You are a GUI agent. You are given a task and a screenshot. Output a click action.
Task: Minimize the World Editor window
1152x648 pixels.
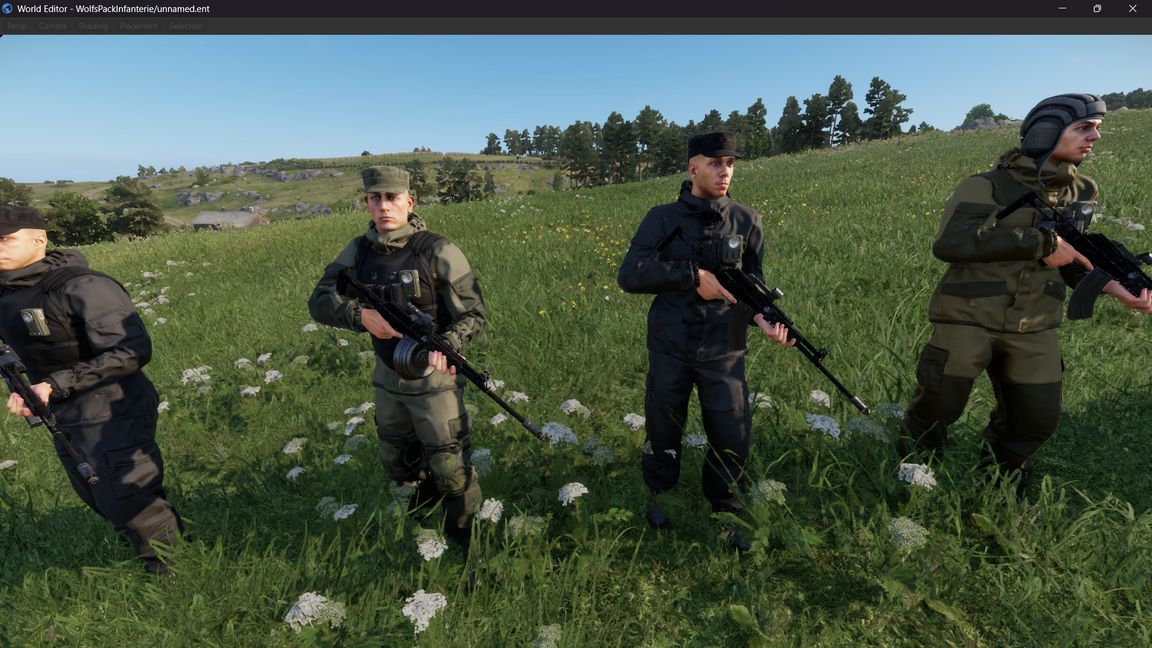(x=1061, y=9)
